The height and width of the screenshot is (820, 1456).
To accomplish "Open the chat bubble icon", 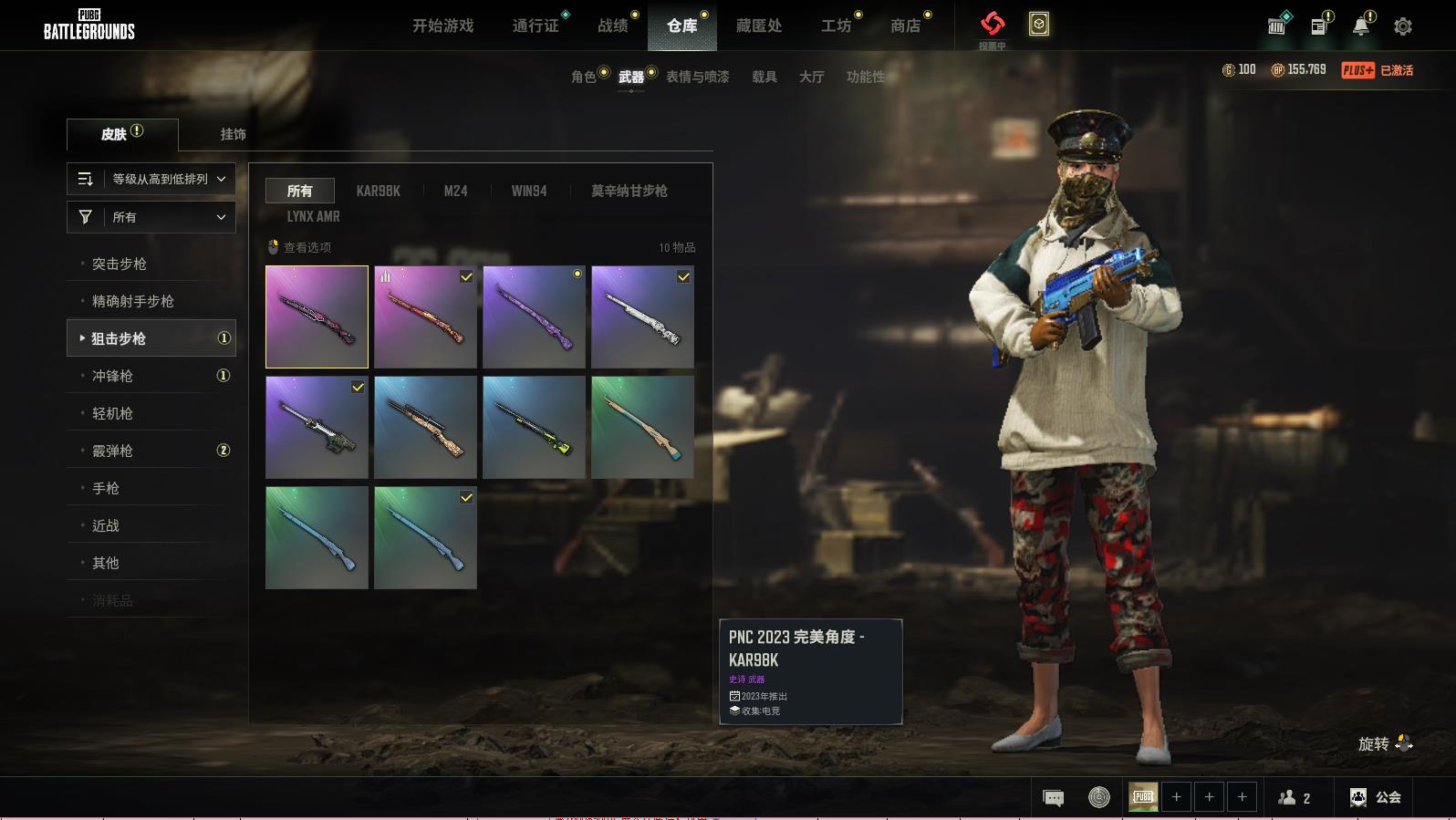I will point(1053,798).
